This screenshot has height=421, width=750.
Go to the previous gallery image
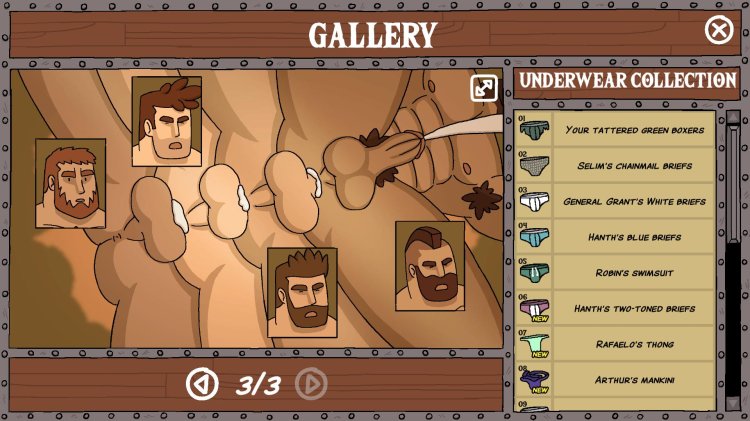pos(202,384)
